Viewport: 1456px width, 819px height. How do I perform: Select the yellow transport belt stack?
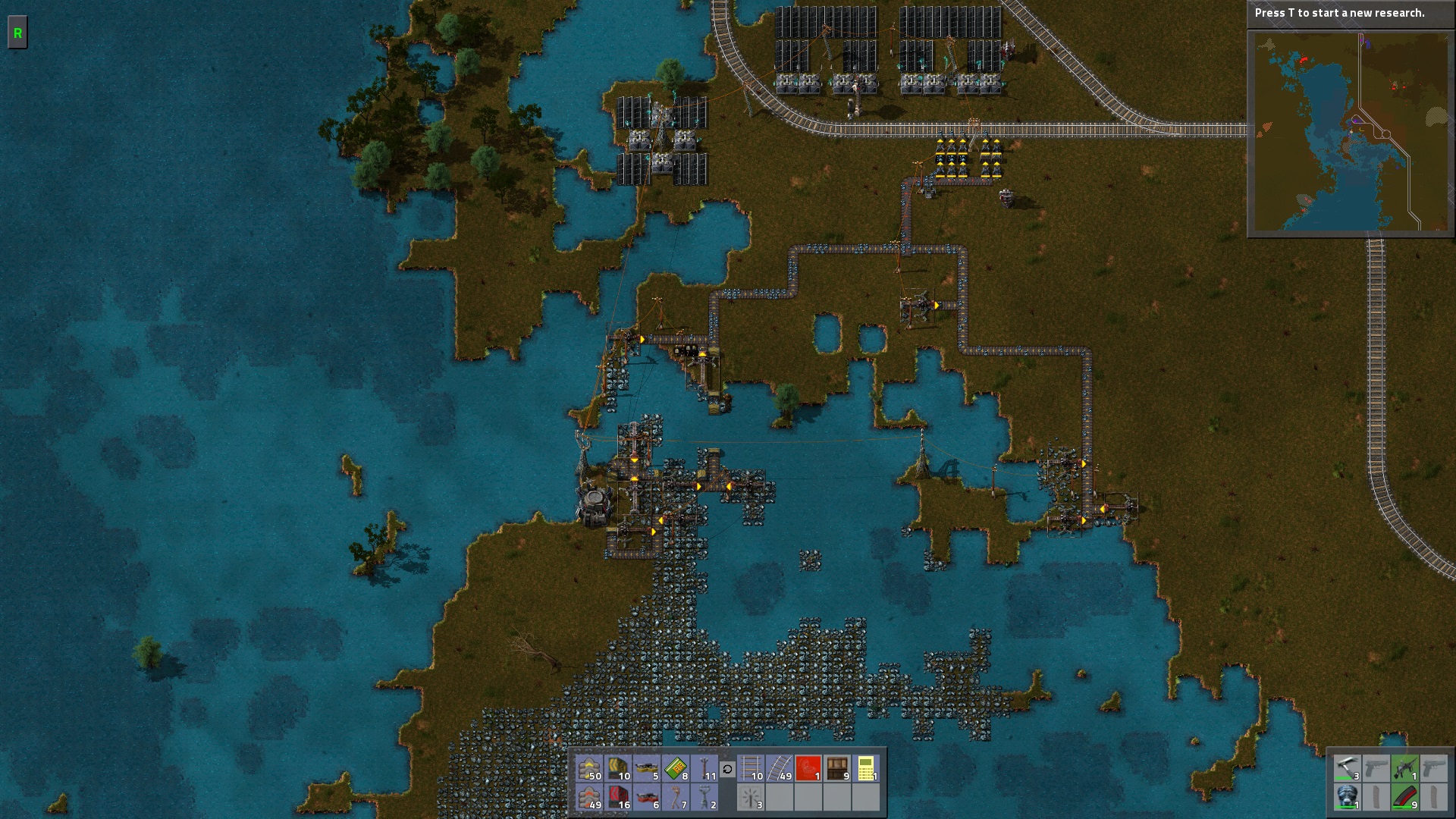(589, 769)
